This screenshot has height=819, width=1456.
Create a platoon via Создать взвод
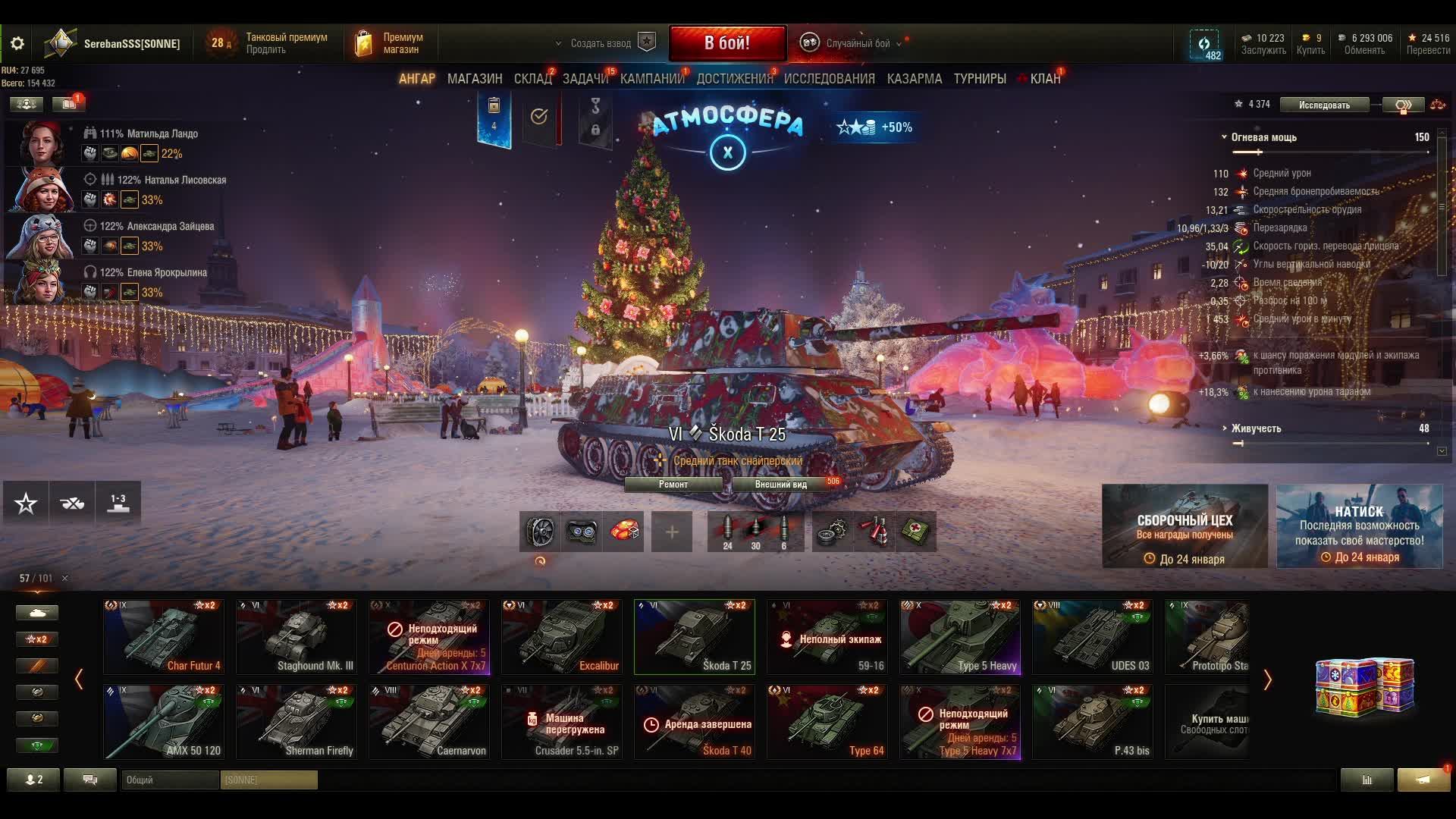tap(601, 43)
